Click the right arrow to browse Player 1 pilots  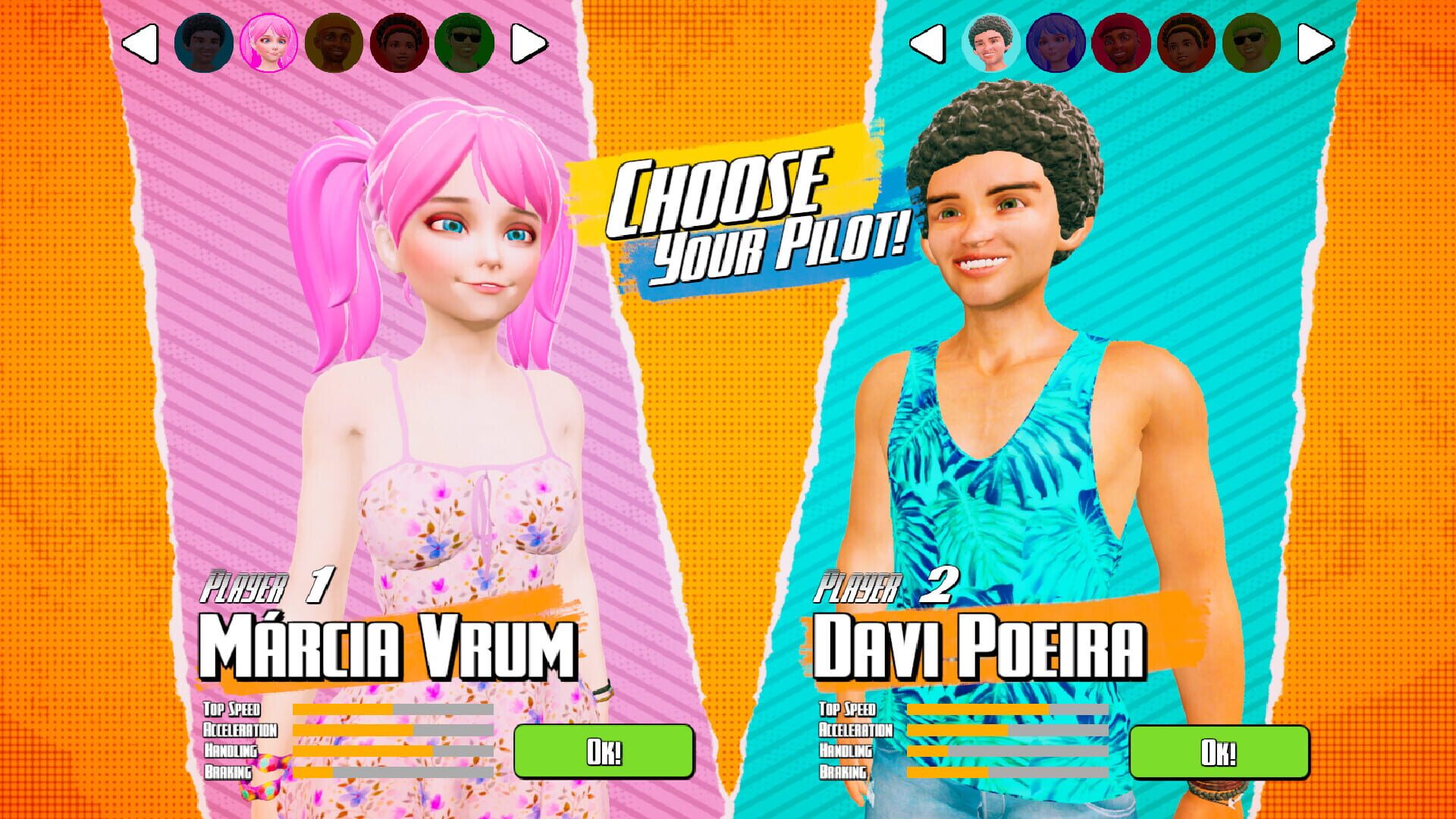click(531, 42)
